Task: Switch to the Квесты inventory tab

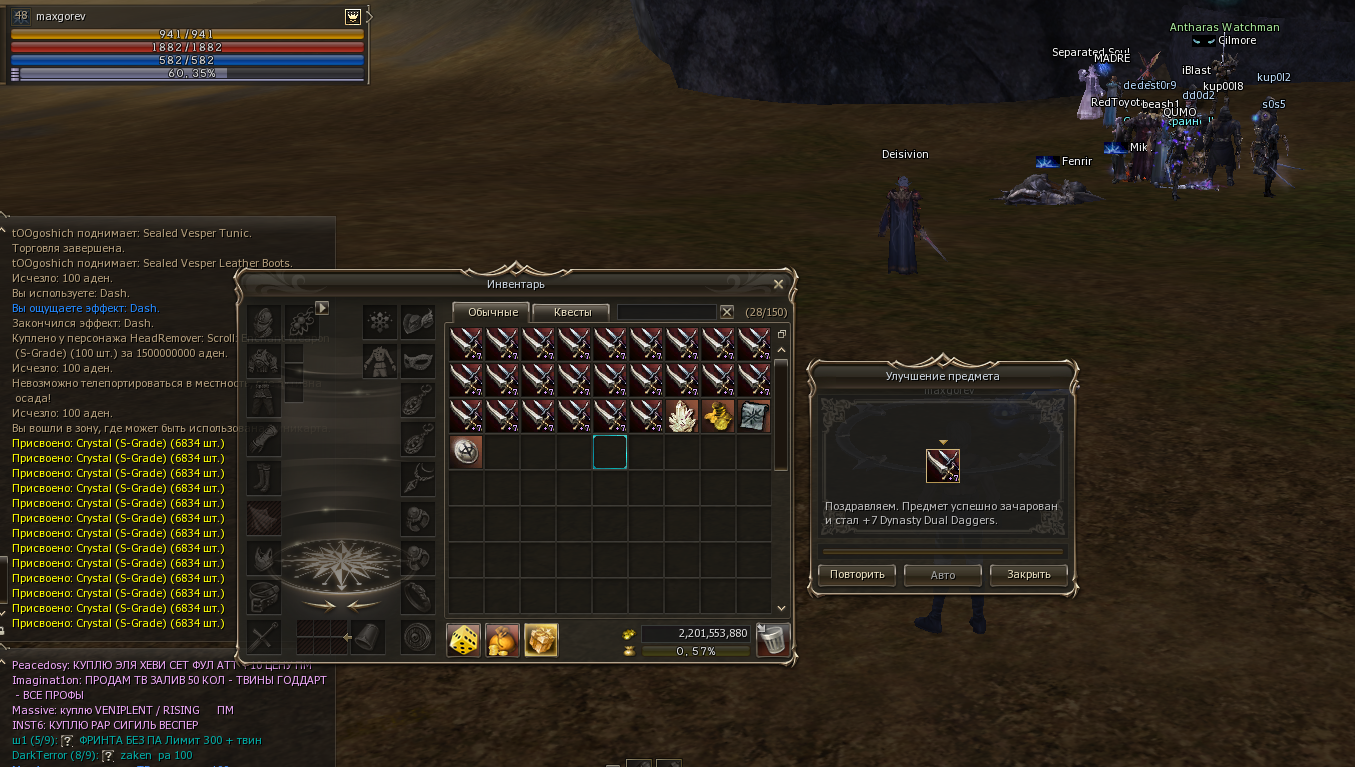Action: click(572, 312)
